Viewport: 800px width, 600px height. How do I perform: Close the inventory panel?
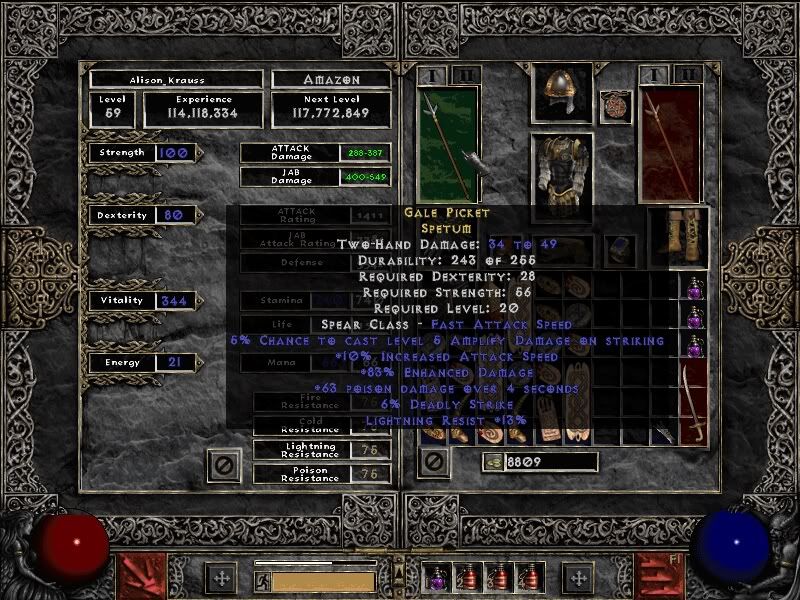pyautogui.click(x=432, y=462)
